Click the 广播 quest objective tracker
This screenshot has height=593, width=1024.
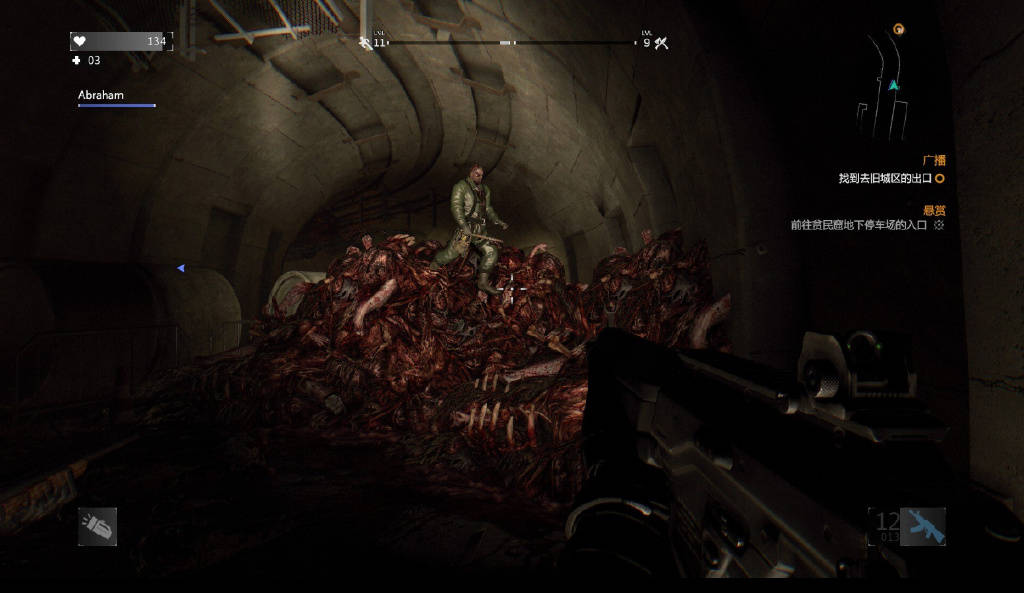pyautogui.click(x=890, y=178)
